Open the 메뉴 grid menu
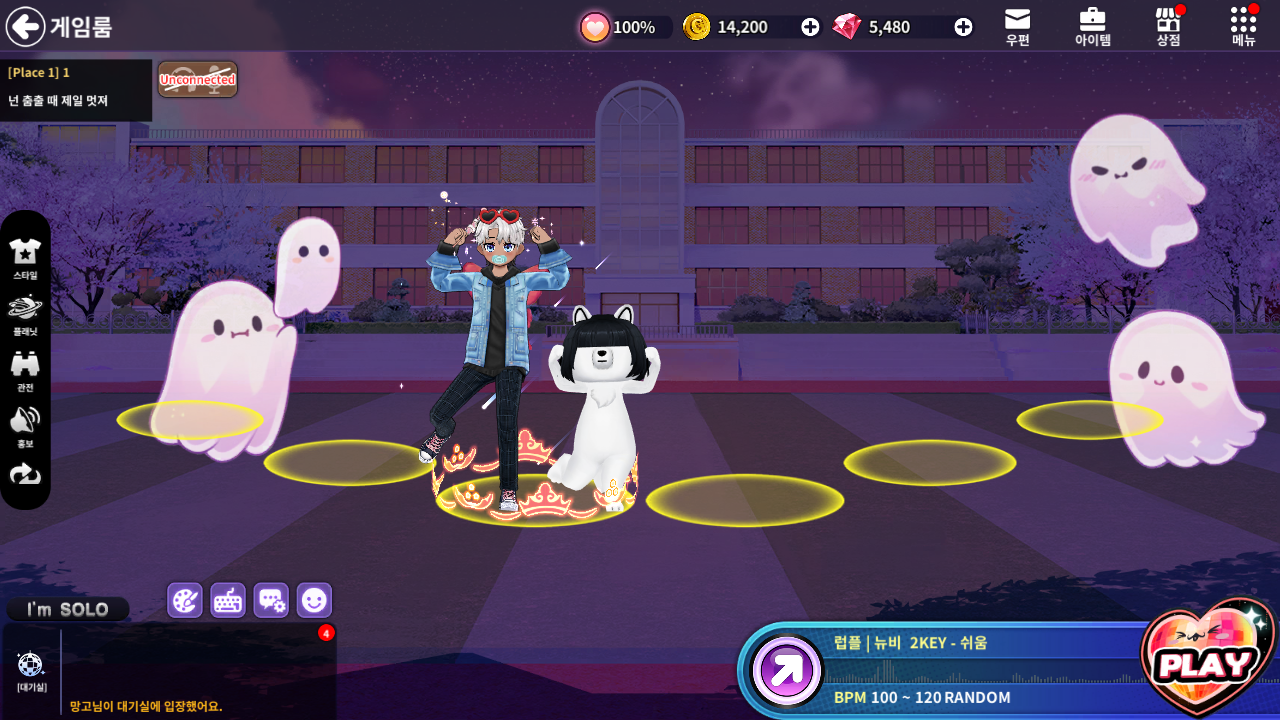 pyautogui.click(x=1243, y=26)
